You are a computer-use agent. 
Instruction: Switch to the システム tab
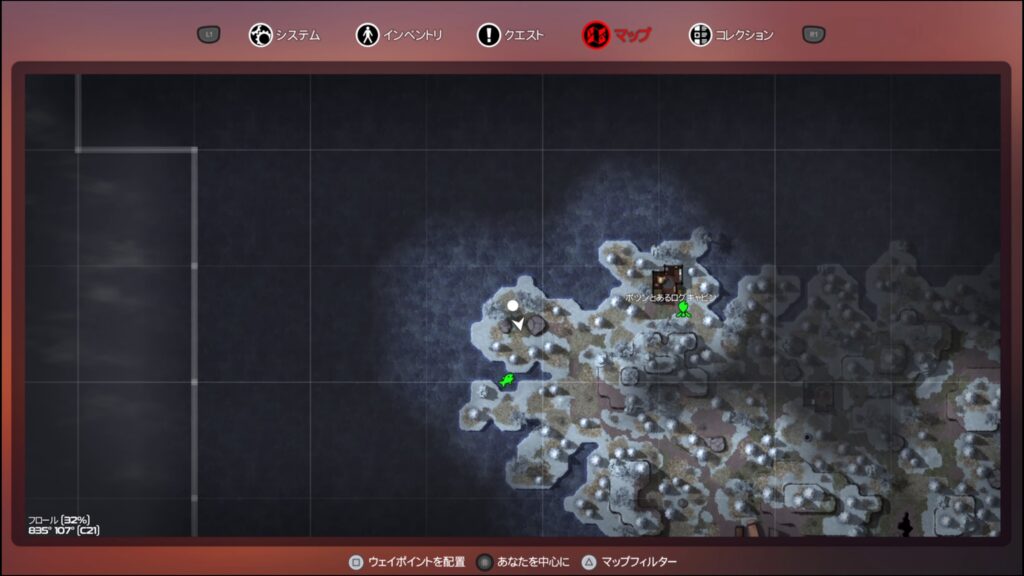285,35
